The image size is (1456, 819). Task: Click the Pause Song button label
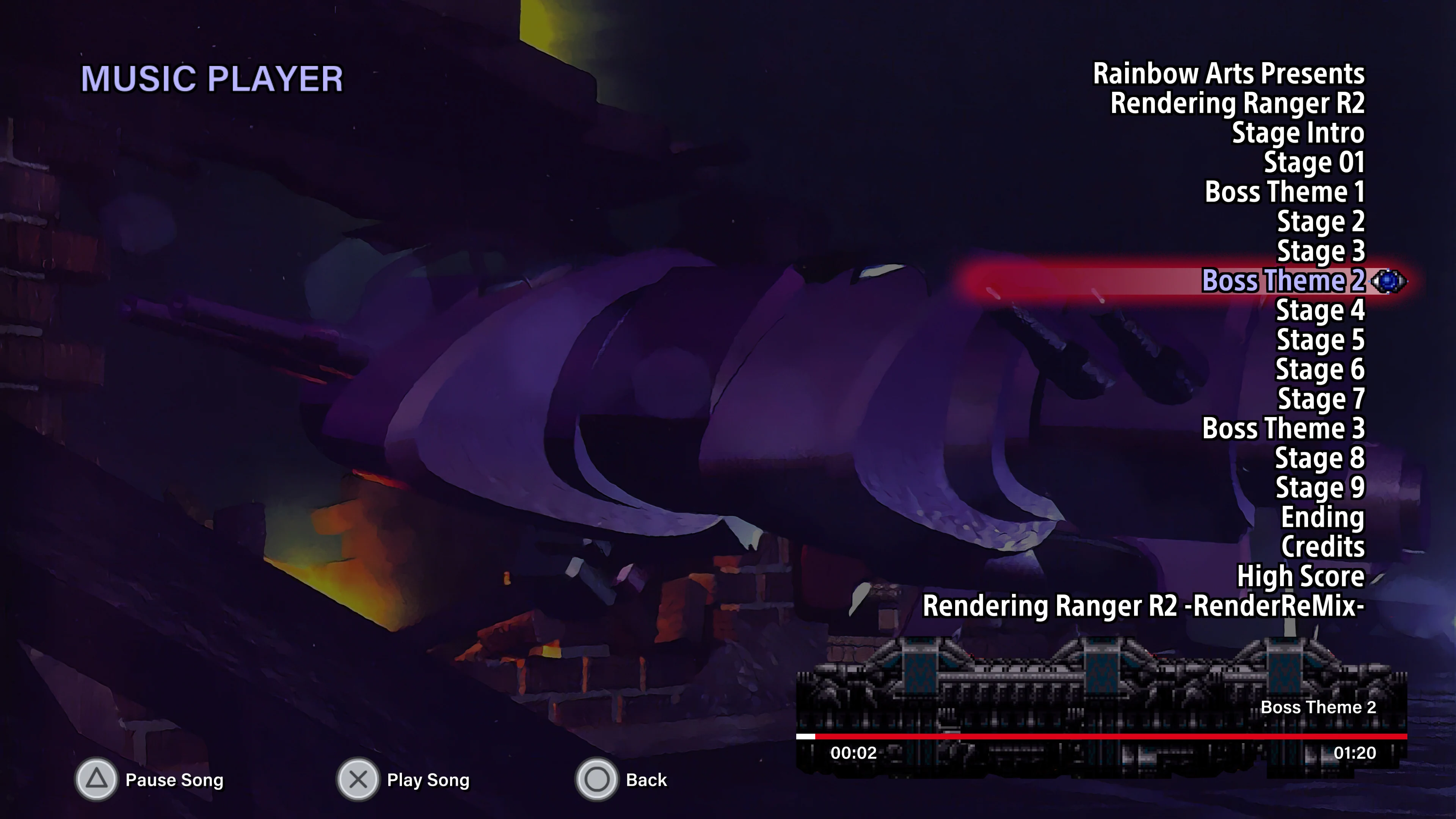click(174, 780)
